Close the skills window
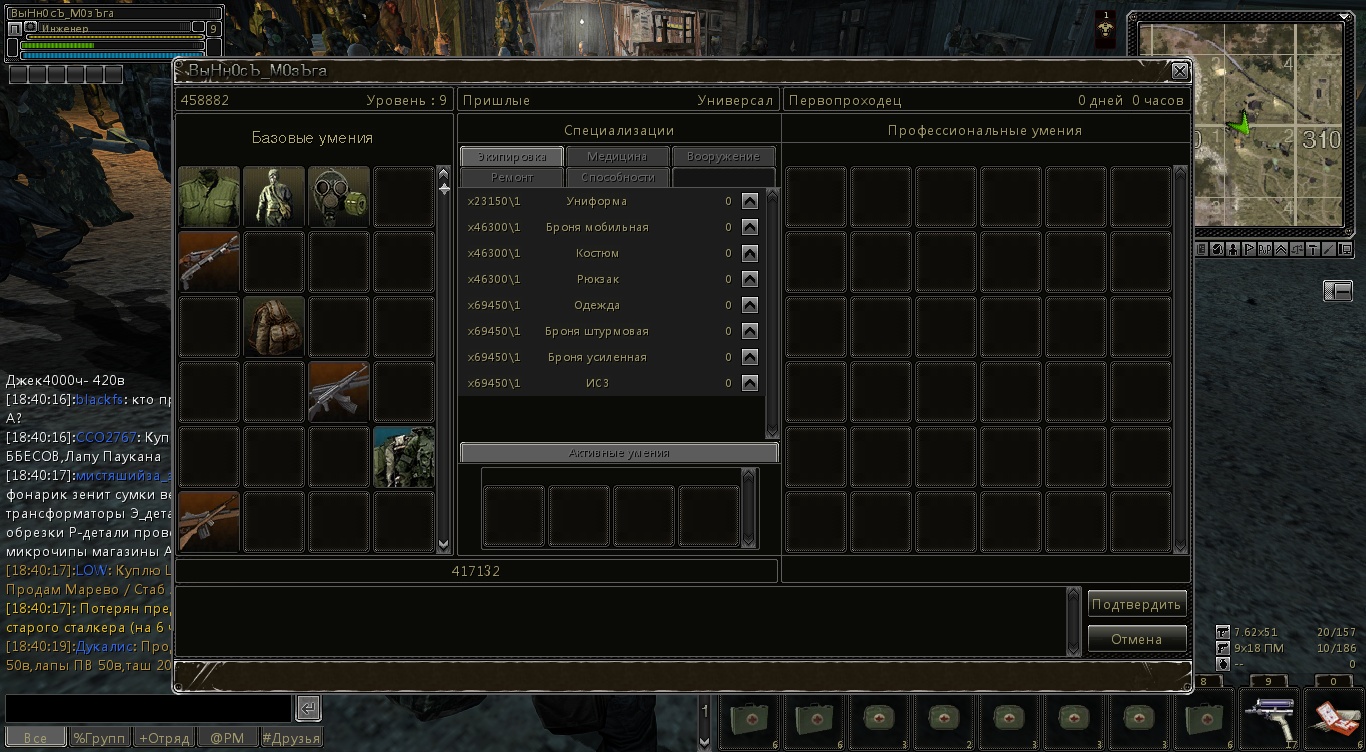This screenshot has height=752, width=1366. 1180,71
